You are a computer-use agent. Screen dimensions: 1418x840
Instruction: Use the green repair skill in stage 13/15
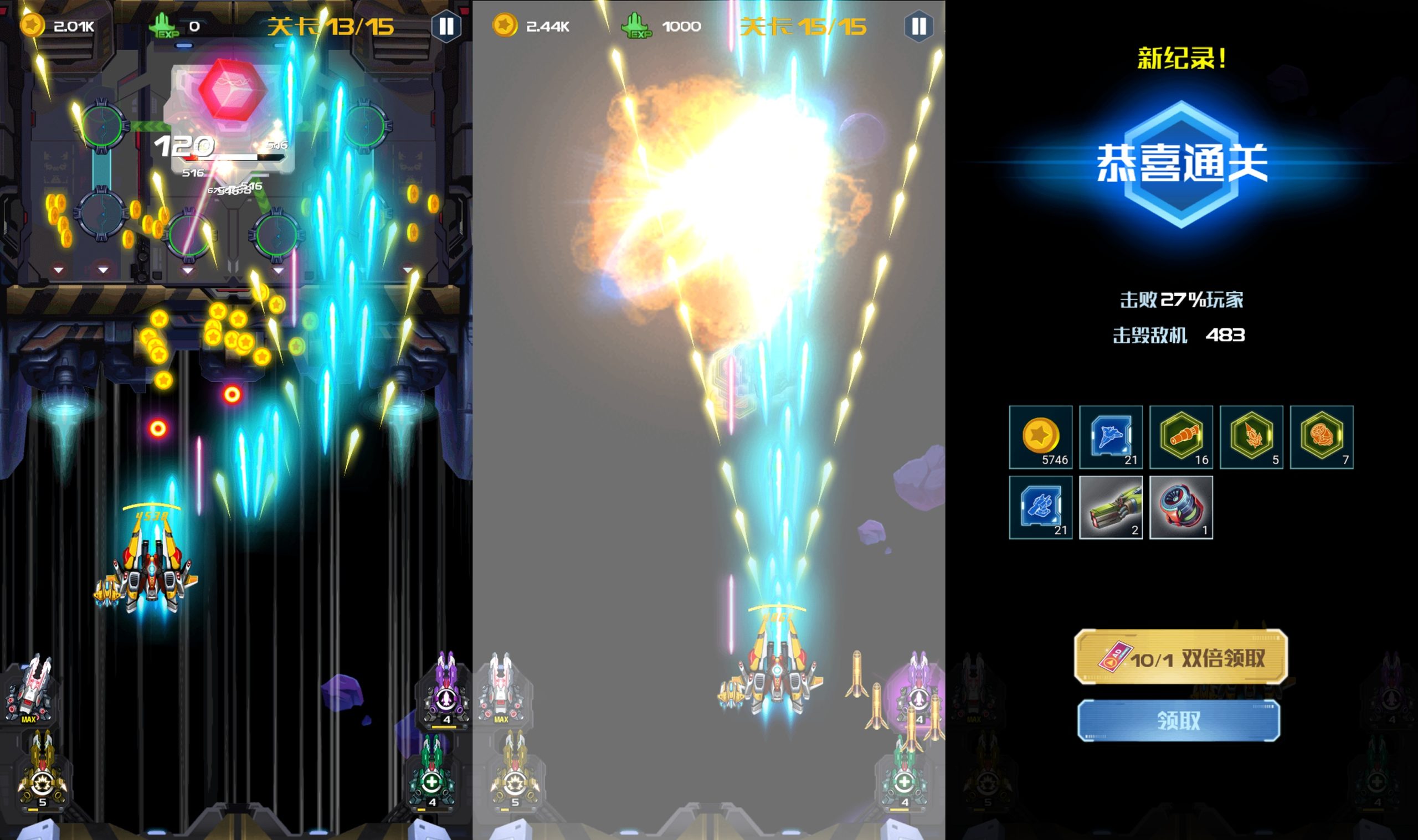(432, 772)
